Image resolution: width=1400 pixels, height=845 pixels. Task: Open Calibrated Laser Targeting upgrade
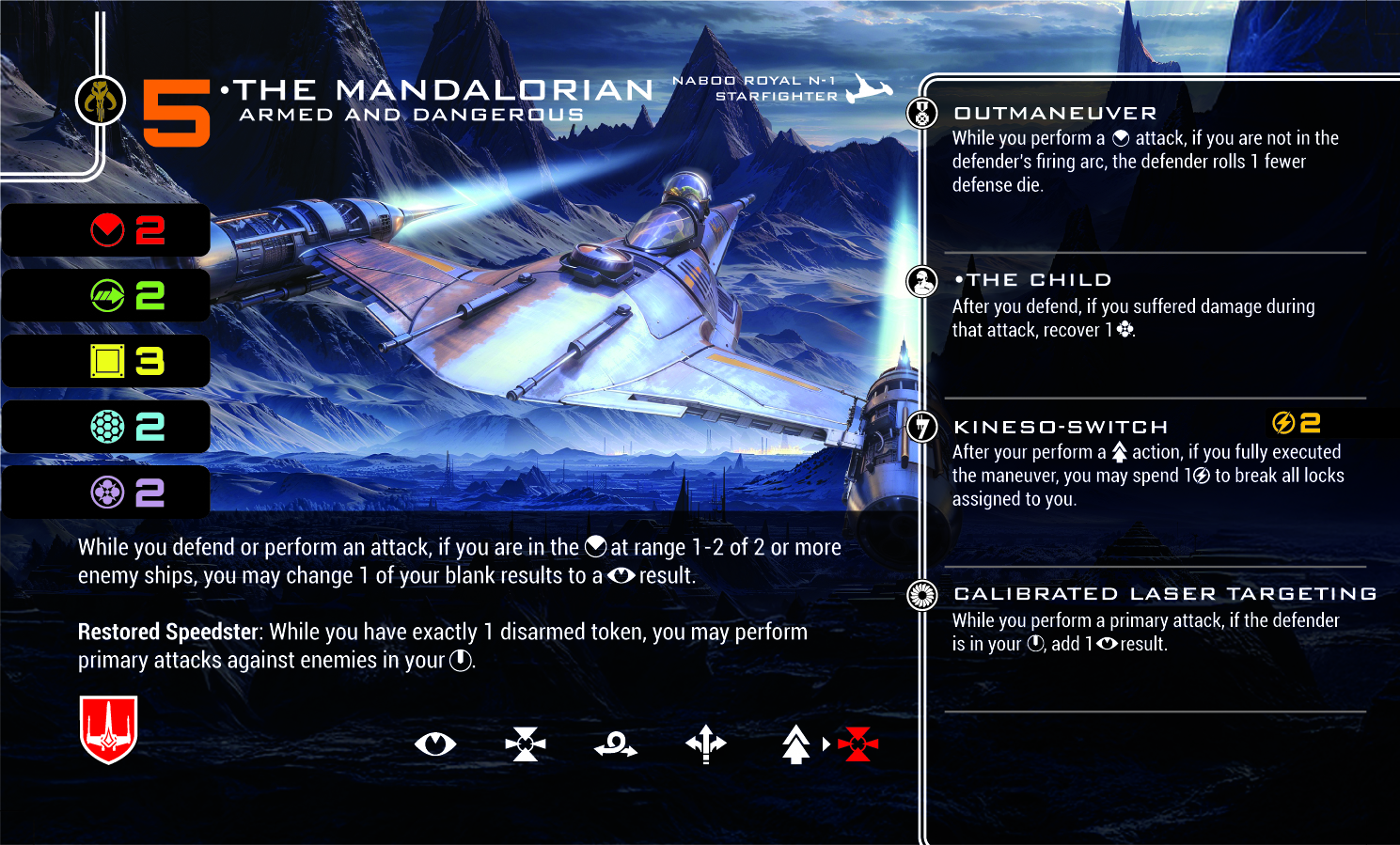(x=1164, y=594)
